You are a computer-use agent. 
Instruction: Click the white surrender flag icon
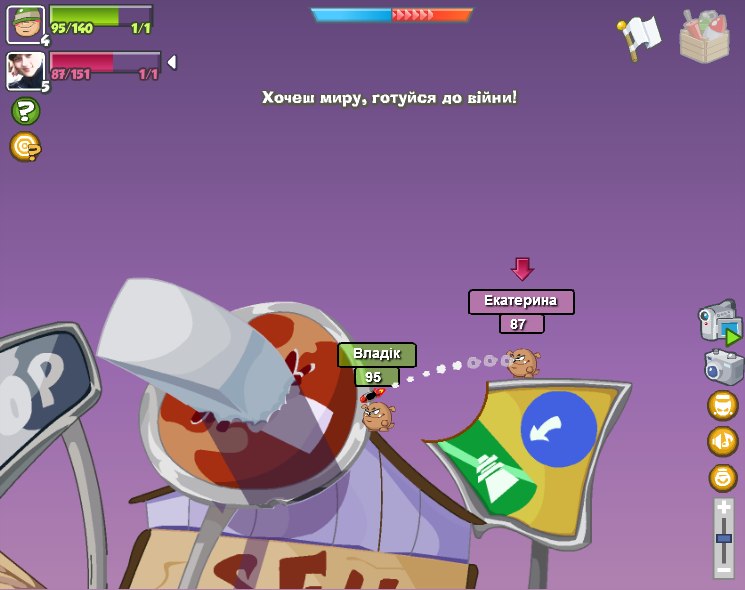pos(640,36)
